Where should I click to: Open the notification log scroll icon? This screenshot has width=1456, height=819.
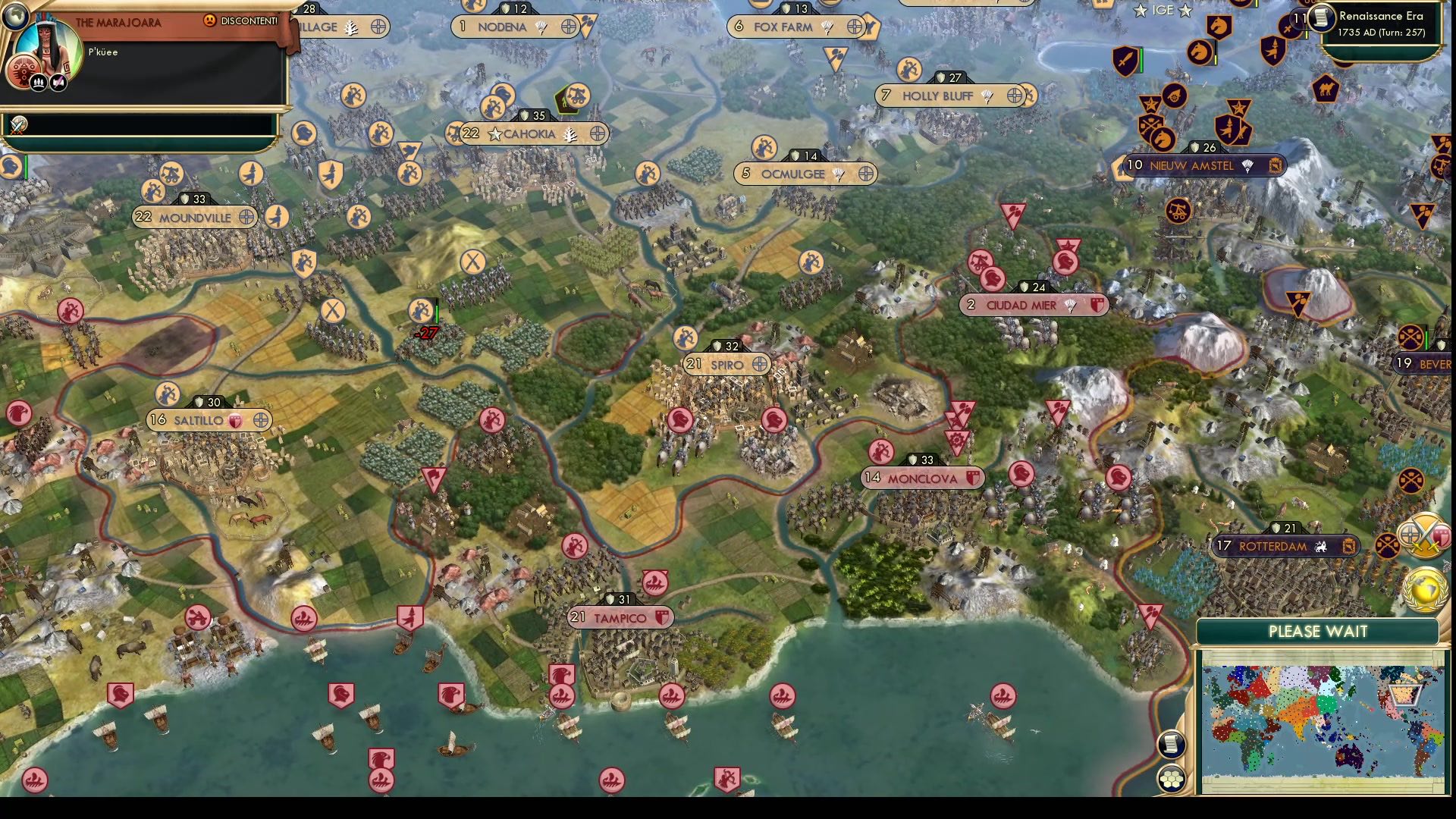(x=1172, y=746)
